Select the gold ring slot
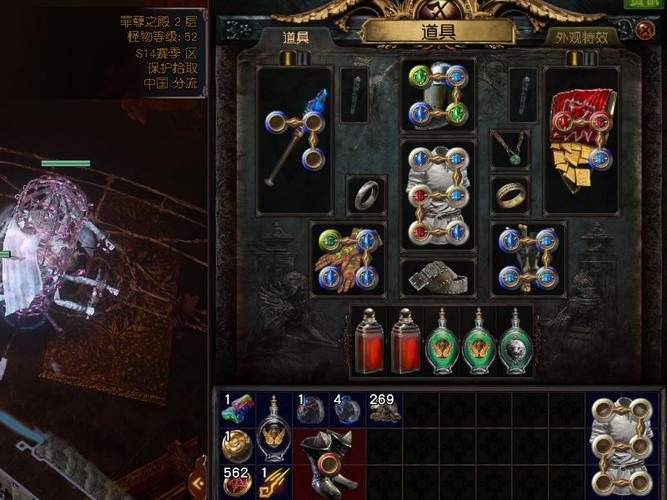Screen dimensions: 667x500 pos(509,194)
